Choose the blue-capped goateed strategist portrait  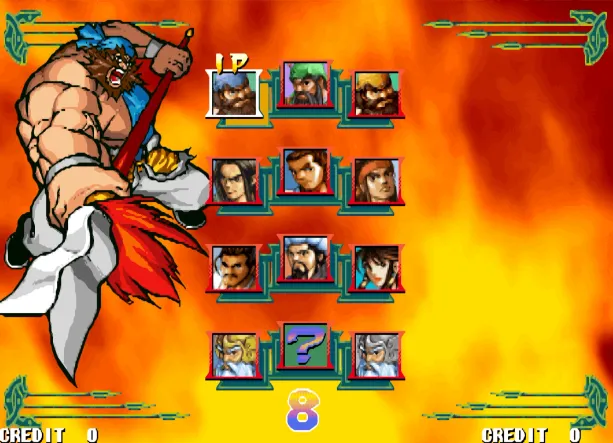click(306, 258)
